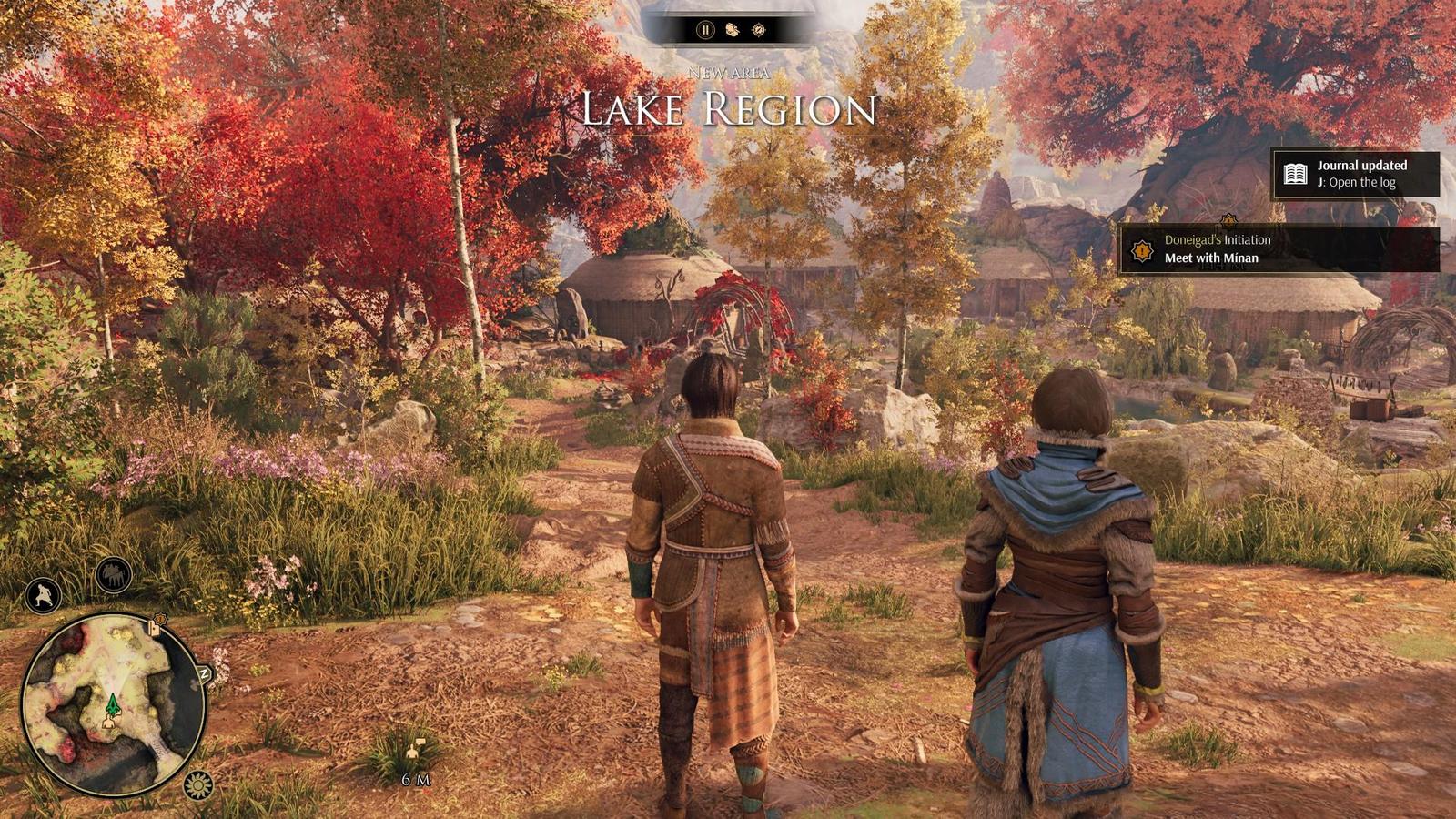Select the green player arrow on the minimap
The image size is (1456, 819).
click(x=114, y=703)
